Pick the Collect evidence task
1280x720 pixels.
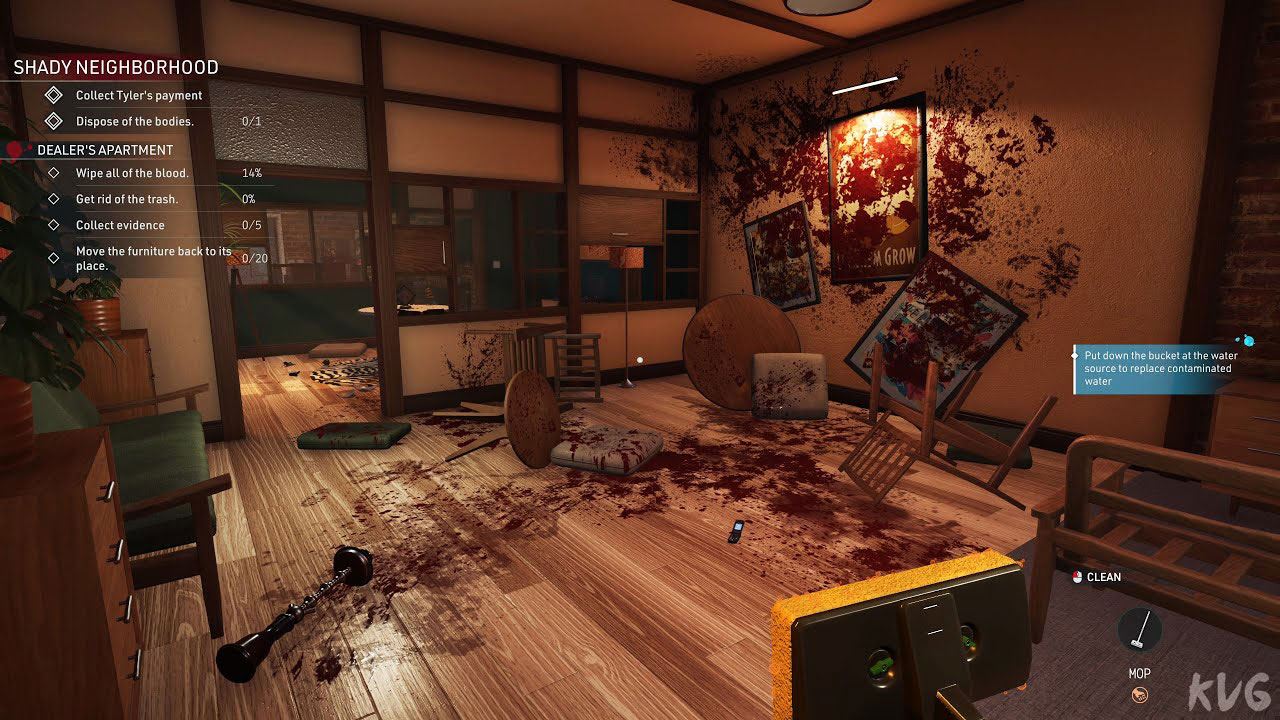(x=120, y=225)
